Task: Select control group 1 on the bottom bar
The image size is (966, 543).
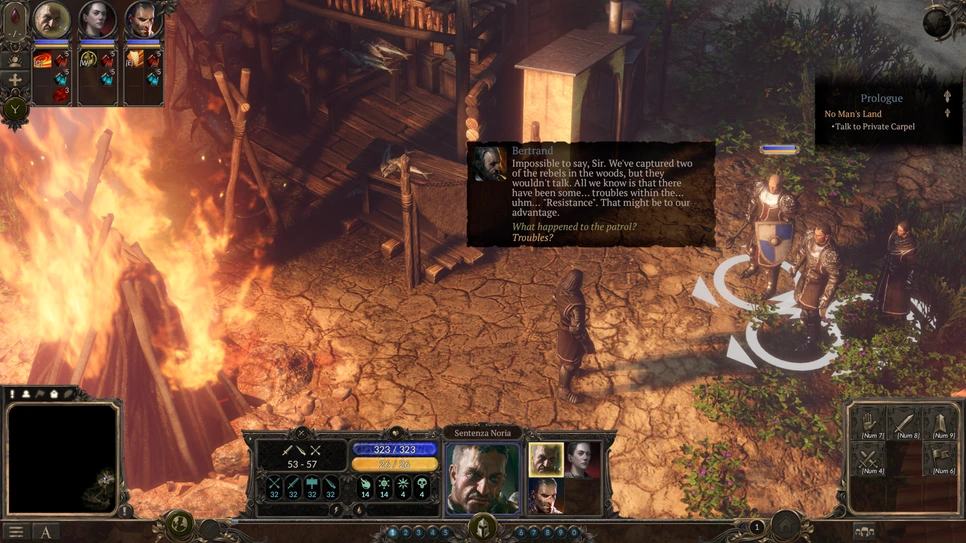Action: [392, 533]
